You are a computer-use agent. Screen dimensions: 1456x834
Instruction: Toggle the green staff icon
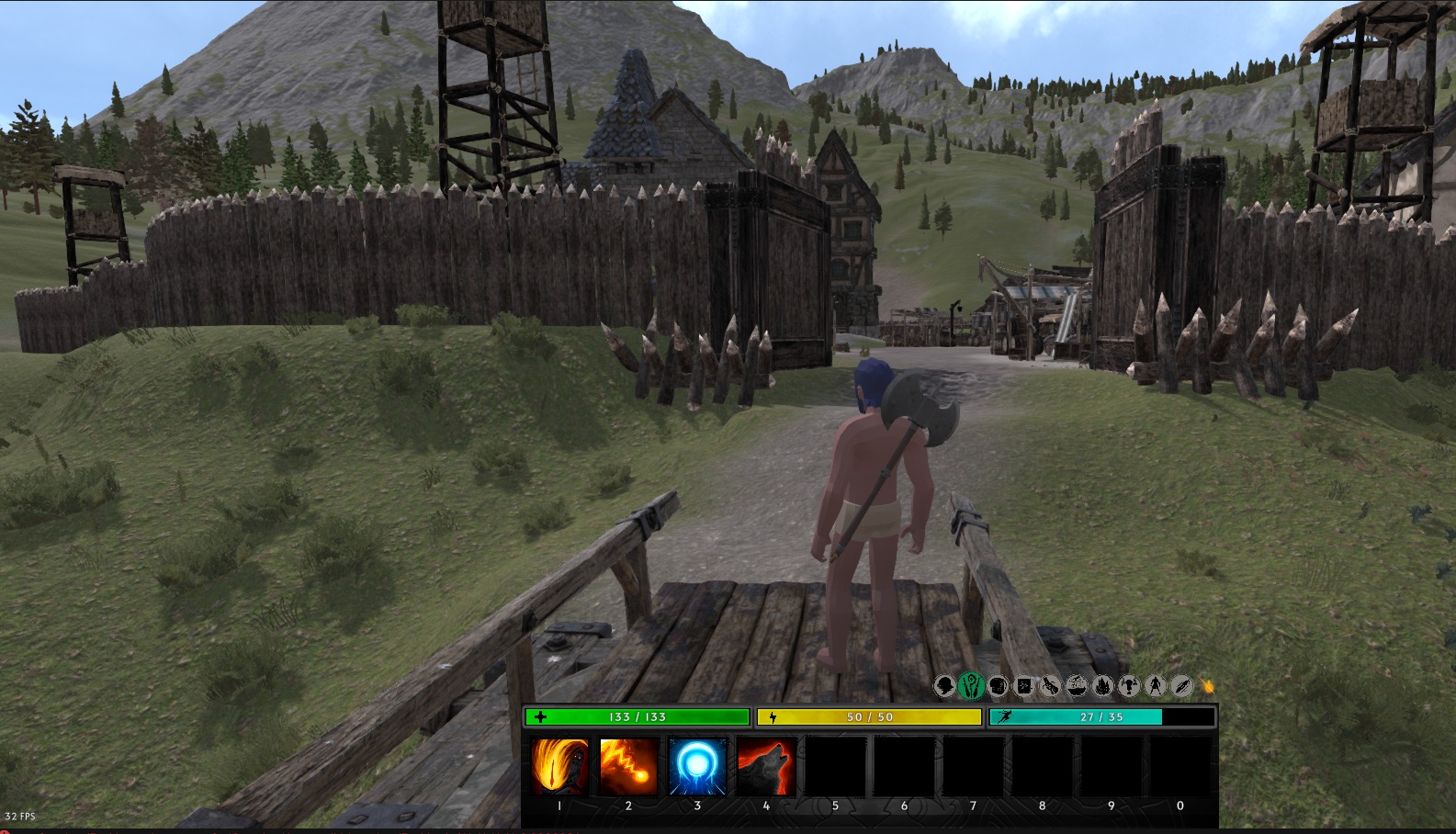click(971, 685)
